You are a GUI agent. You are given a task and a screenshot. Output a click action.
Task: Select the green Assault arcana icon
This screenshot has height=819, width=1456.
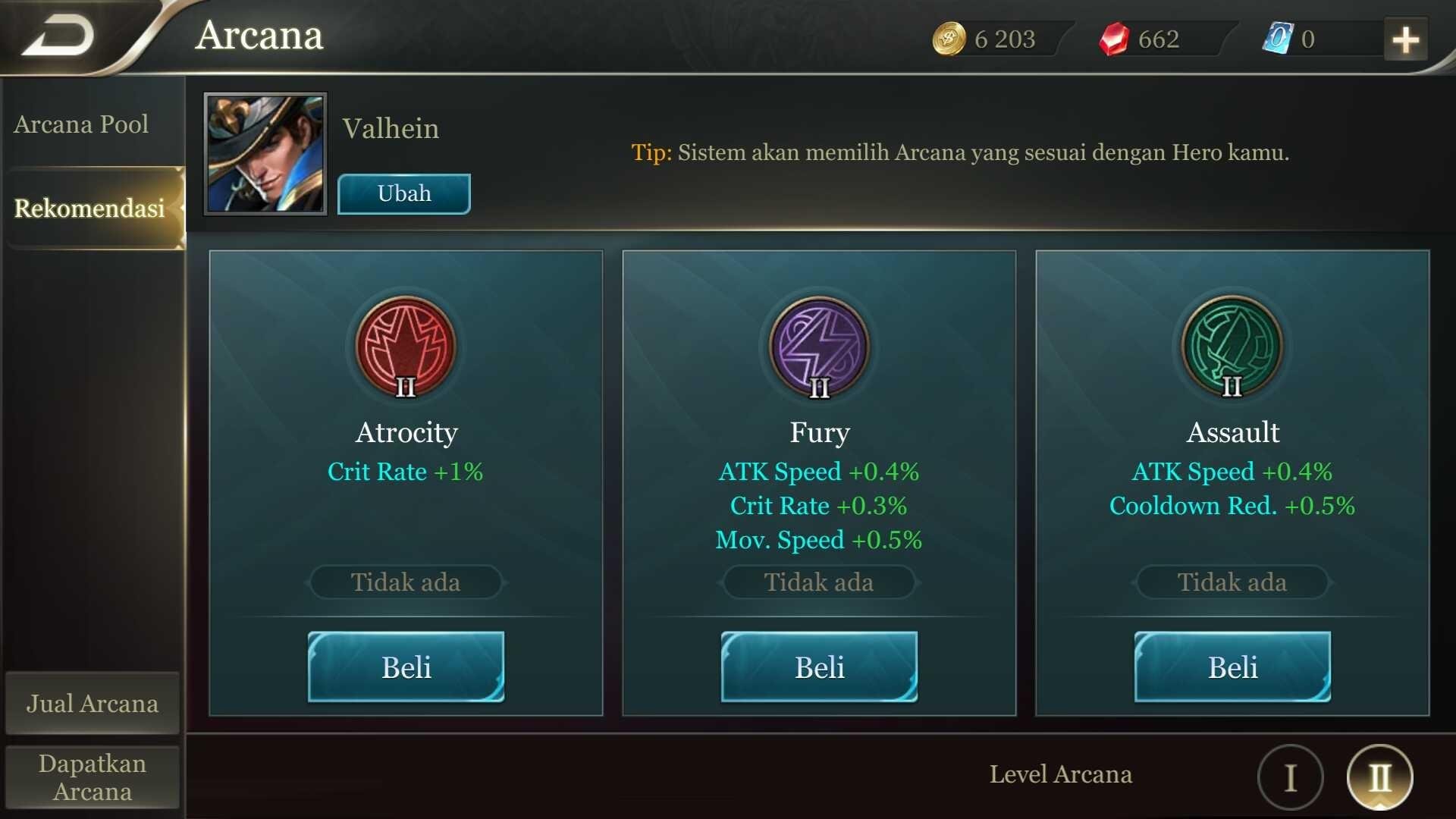tap(1232, 347)
